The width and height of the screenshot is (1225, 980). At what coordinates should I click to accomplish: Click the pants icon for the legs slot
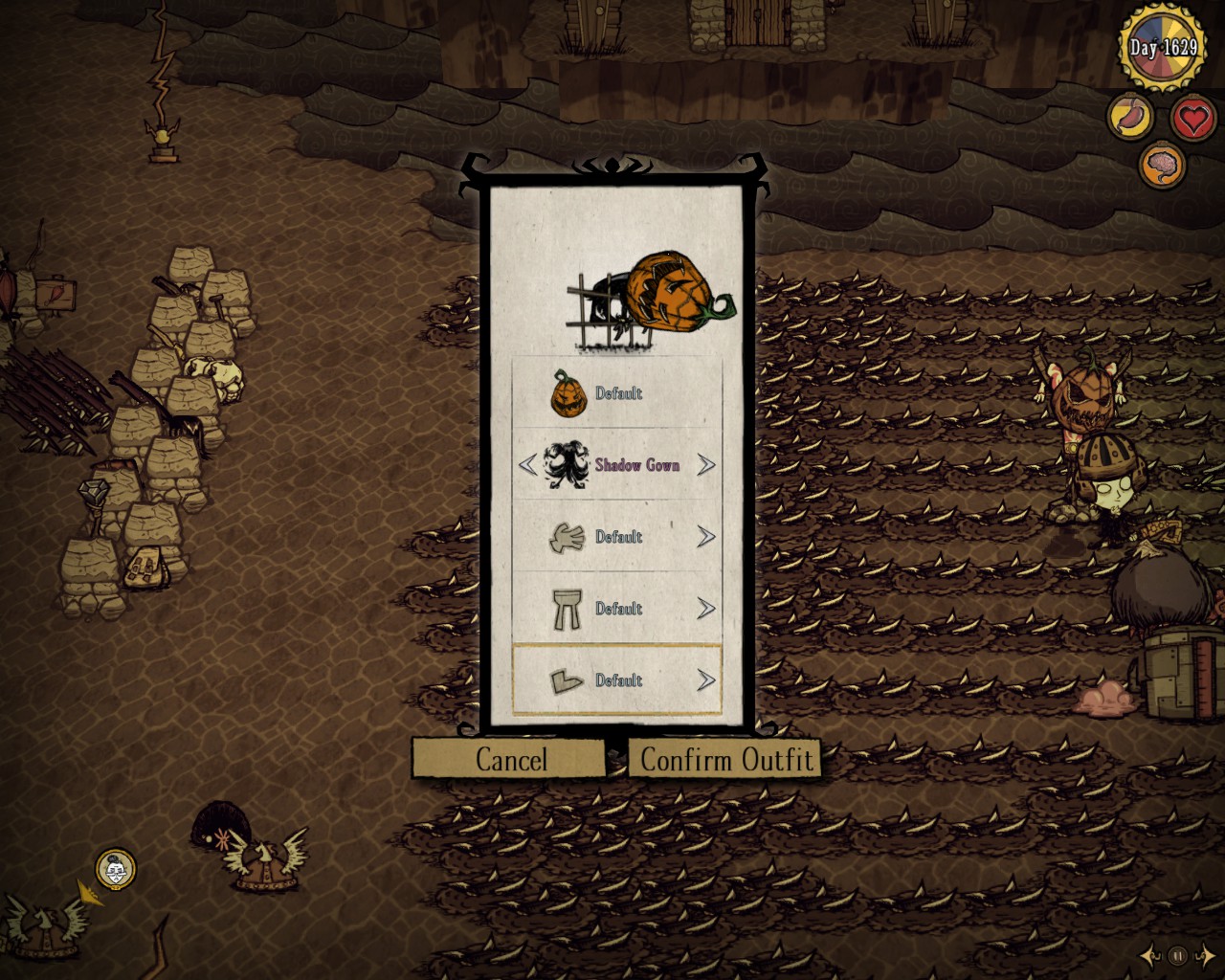566,609
